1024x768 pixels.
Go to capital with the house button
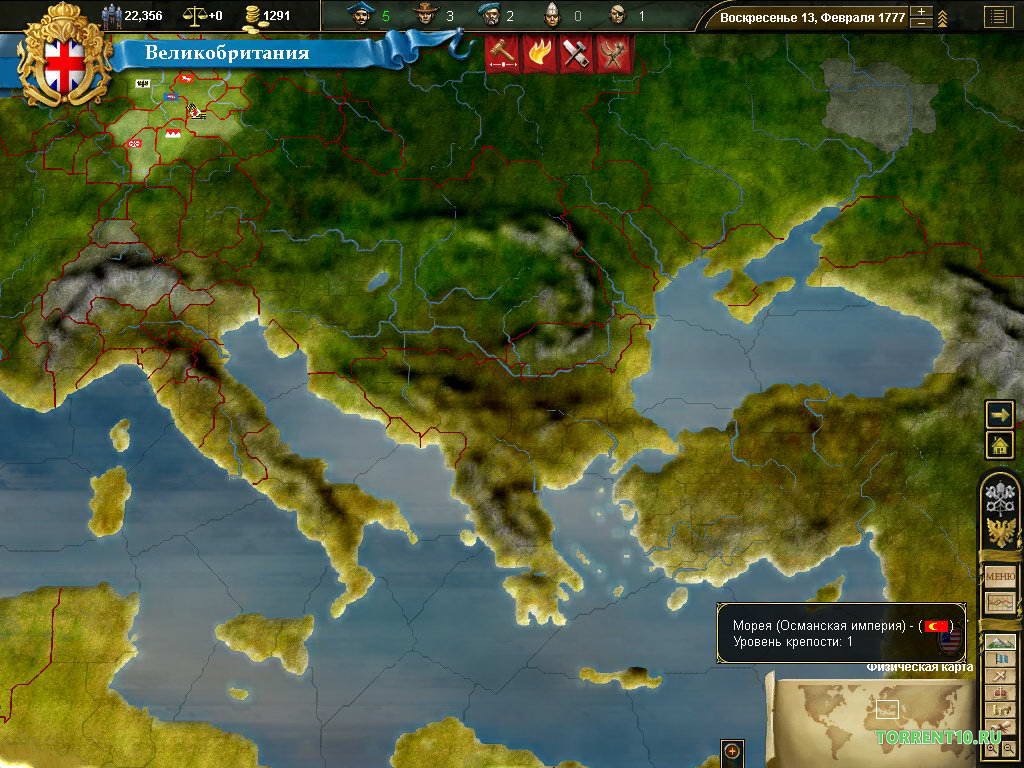coord(999,445)
